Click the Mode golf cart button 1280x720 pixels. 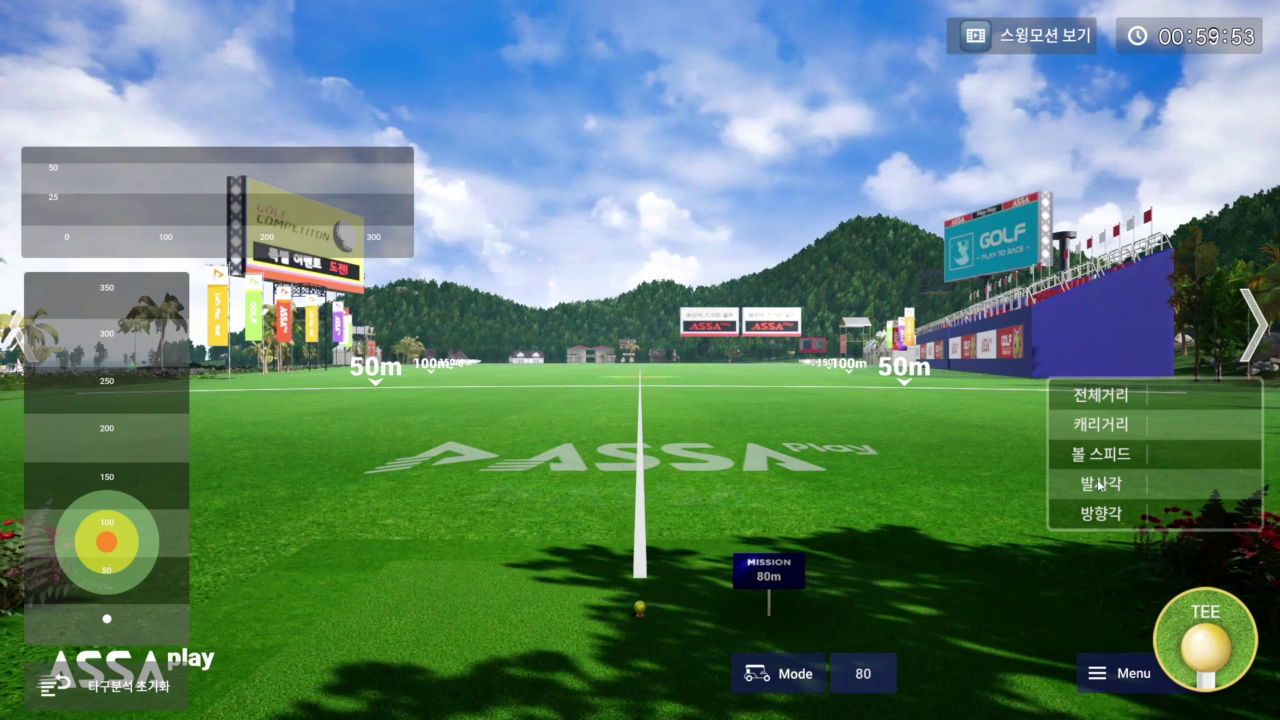click(x=778, y=673)
